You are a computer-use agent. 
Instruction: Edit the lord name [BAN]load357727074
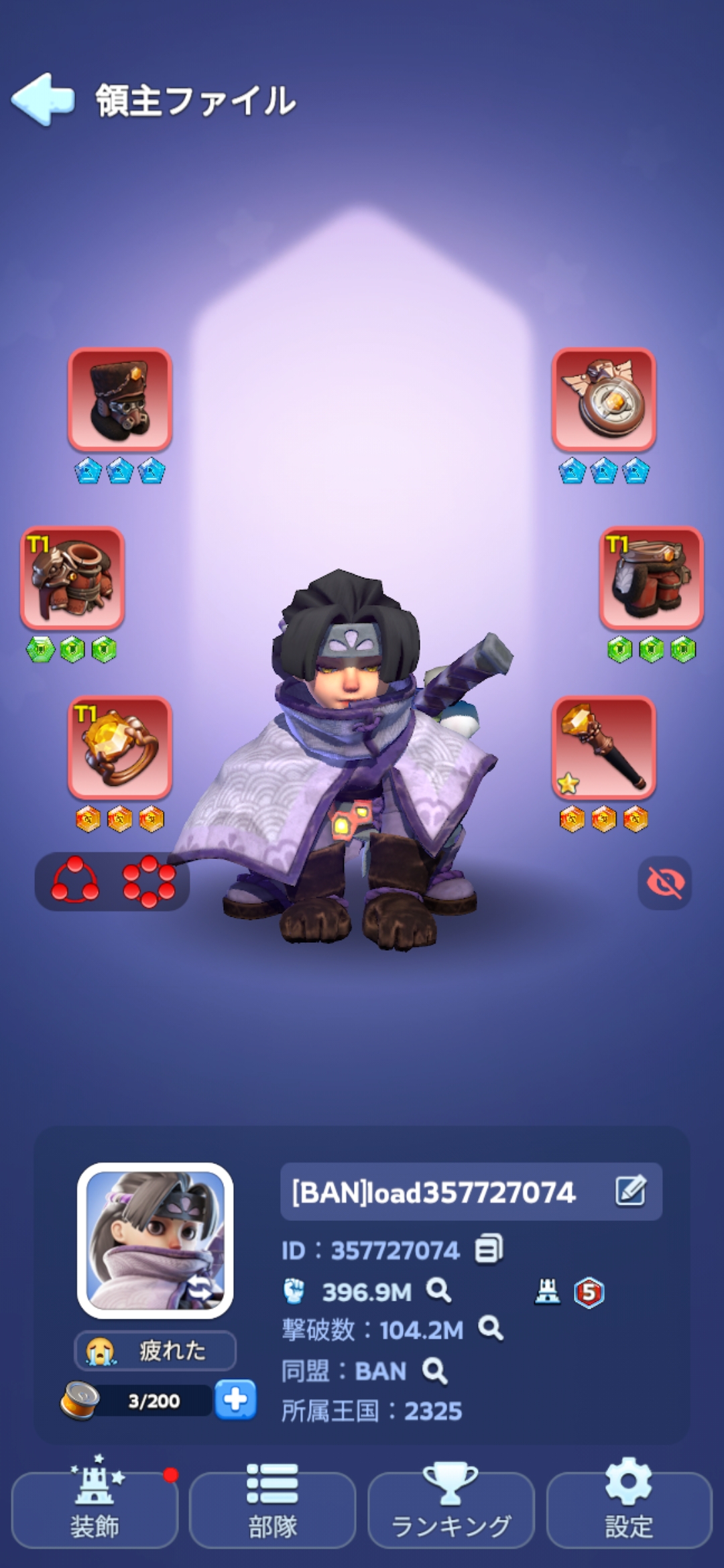630,1191
